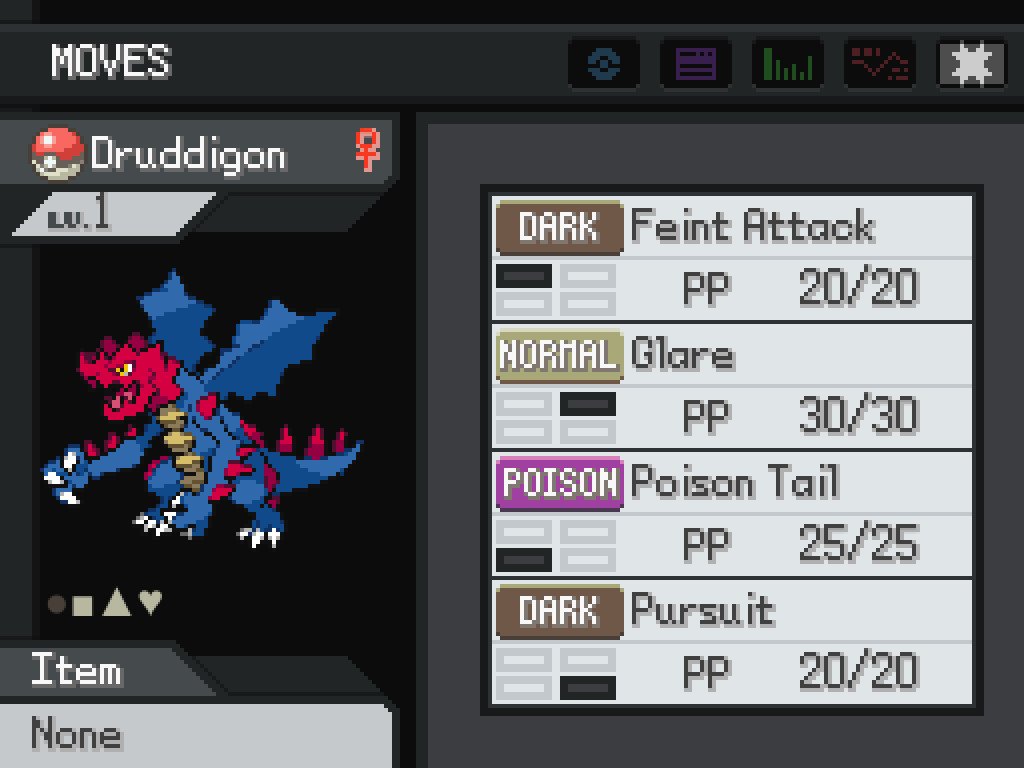Select the white starburst moves tab
This screenshot has height=768, width=1024.
[x=972, y=65]
